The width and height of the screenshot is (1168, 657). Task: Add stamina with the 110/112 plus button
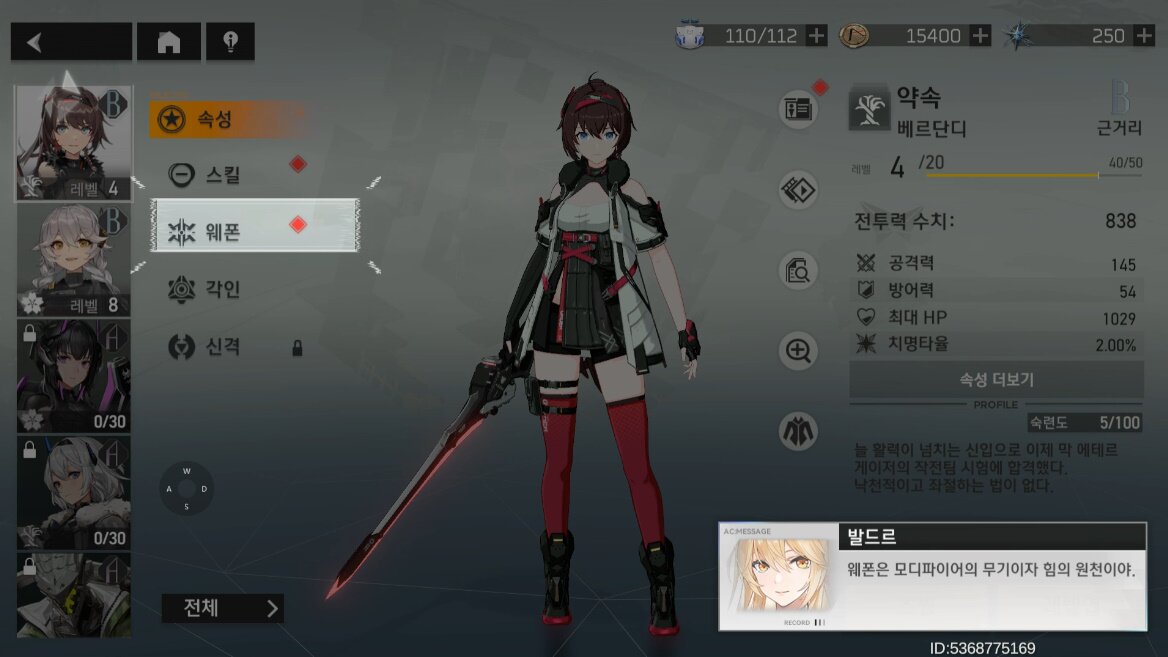point(817,36)
